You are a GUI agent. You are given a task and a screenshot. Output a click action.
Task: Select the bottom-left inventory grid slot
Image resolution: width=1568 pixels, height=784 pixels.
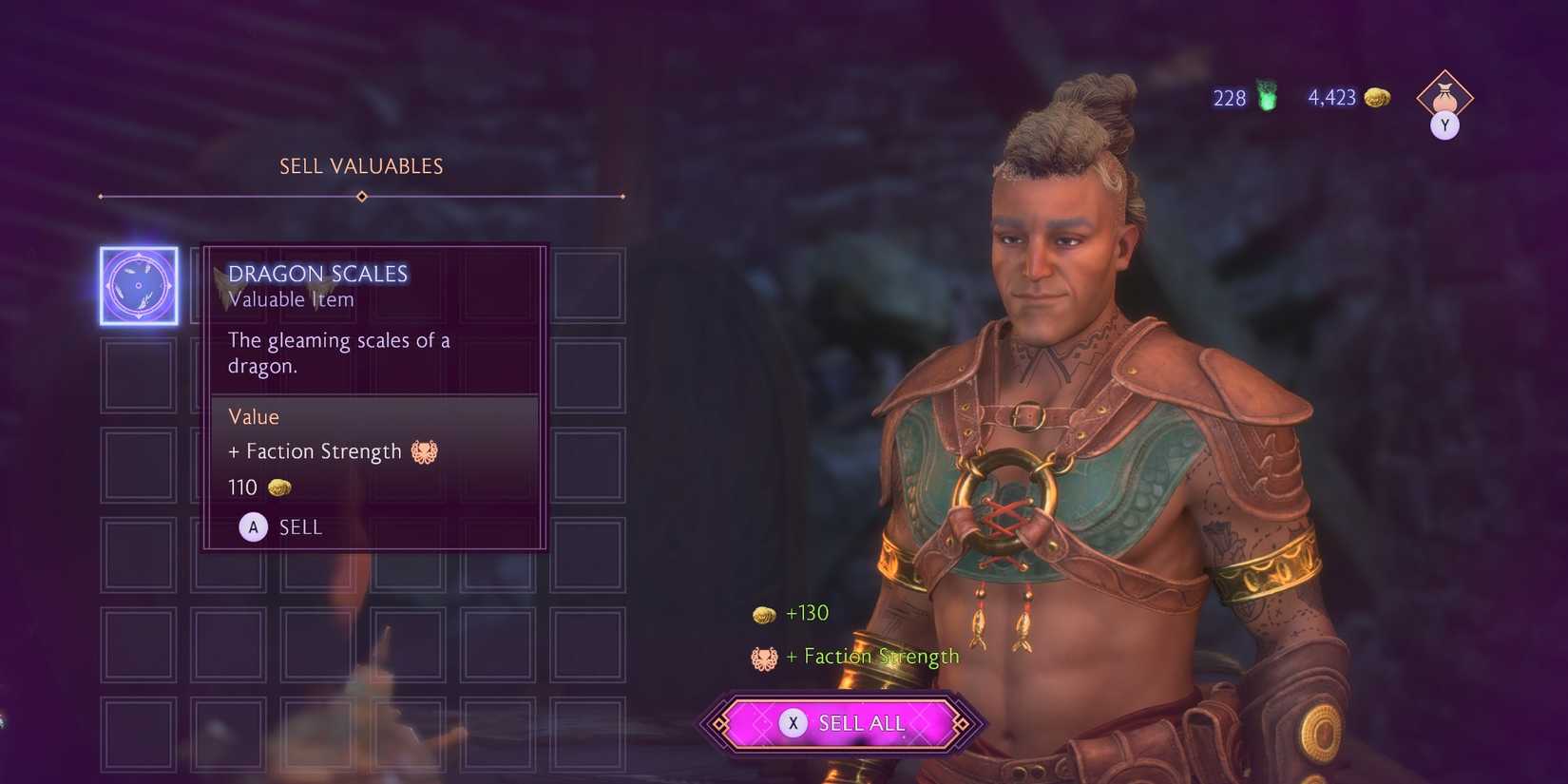click(x=139, y=732)
